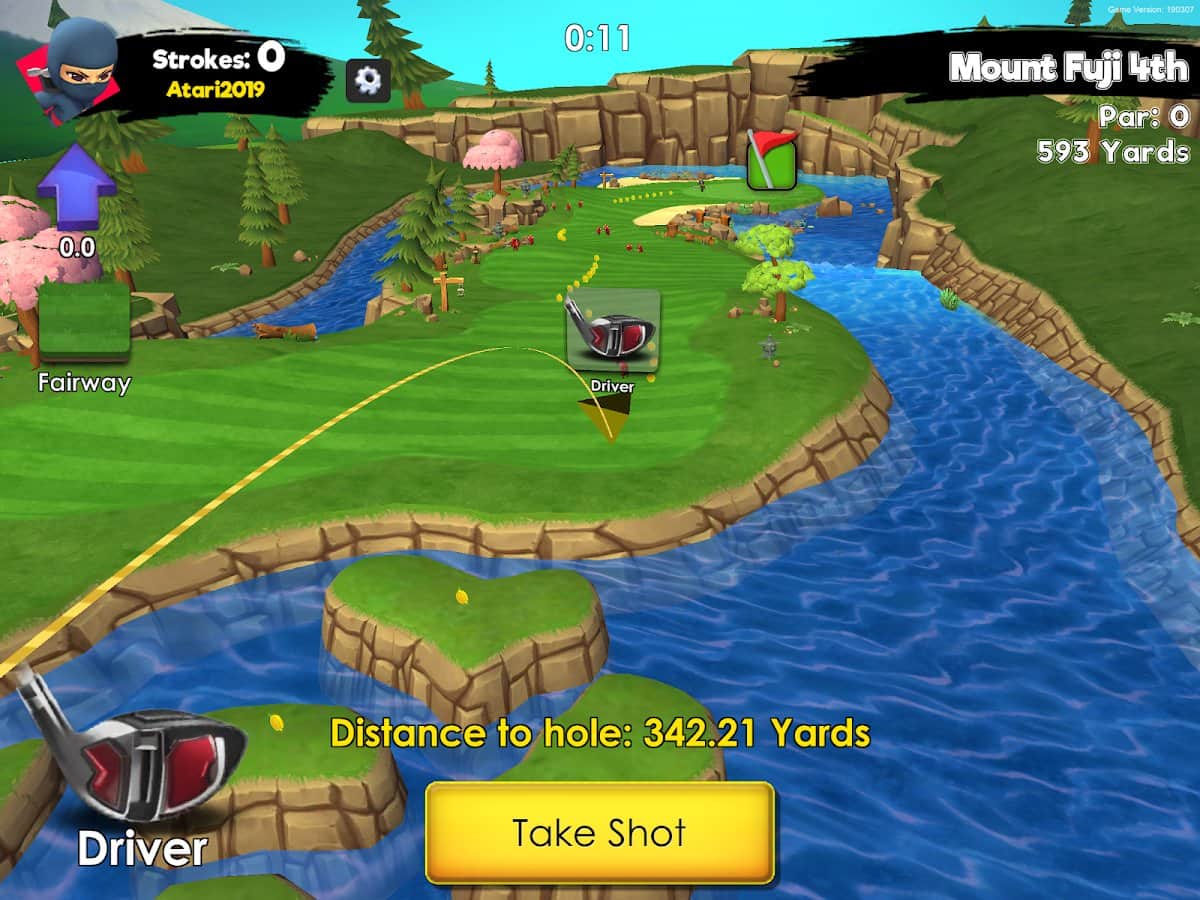Tap the red hole flag icon
Screen dimensions: 1200x900
click(x=771, y=160)
